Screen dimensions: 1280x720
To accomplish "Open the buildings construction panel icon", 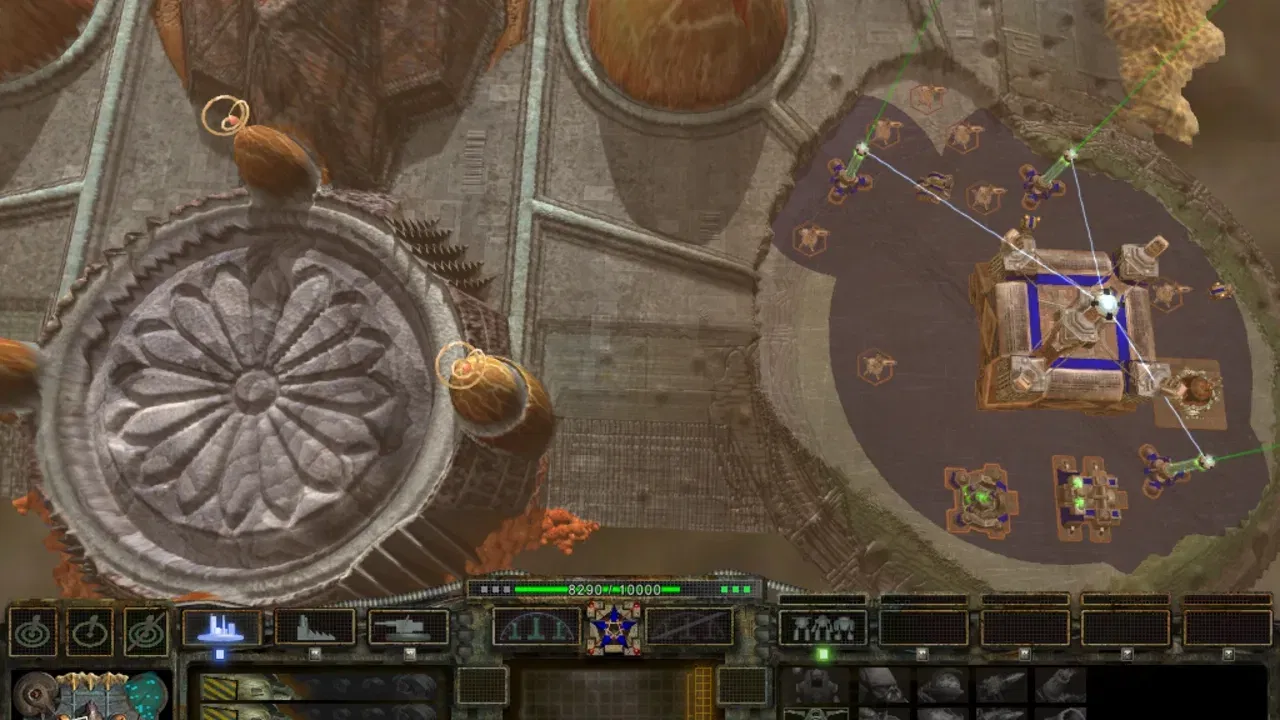I will (x=220, y=627).
